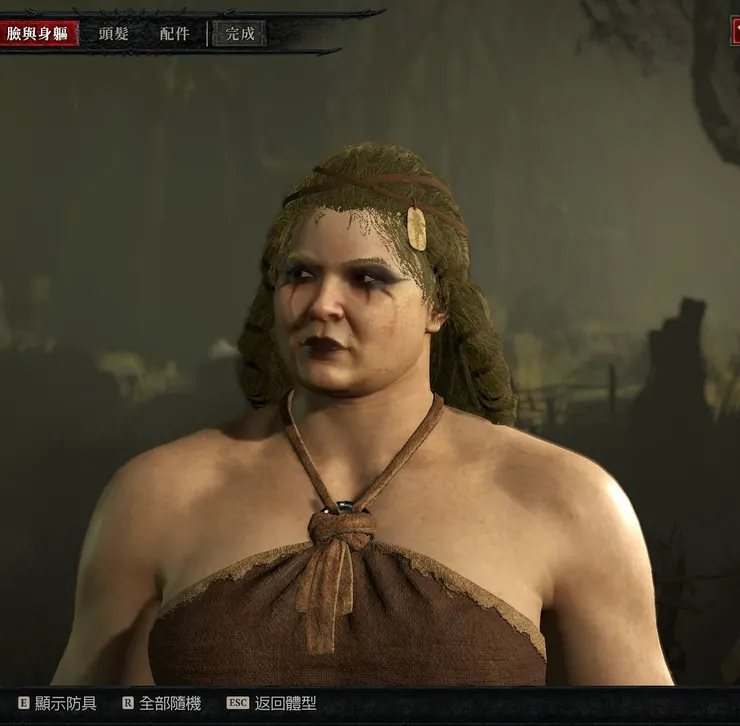Click the 完成 finish button
The height and width of the screenshot is (726, 740).
tap(240, 34)
